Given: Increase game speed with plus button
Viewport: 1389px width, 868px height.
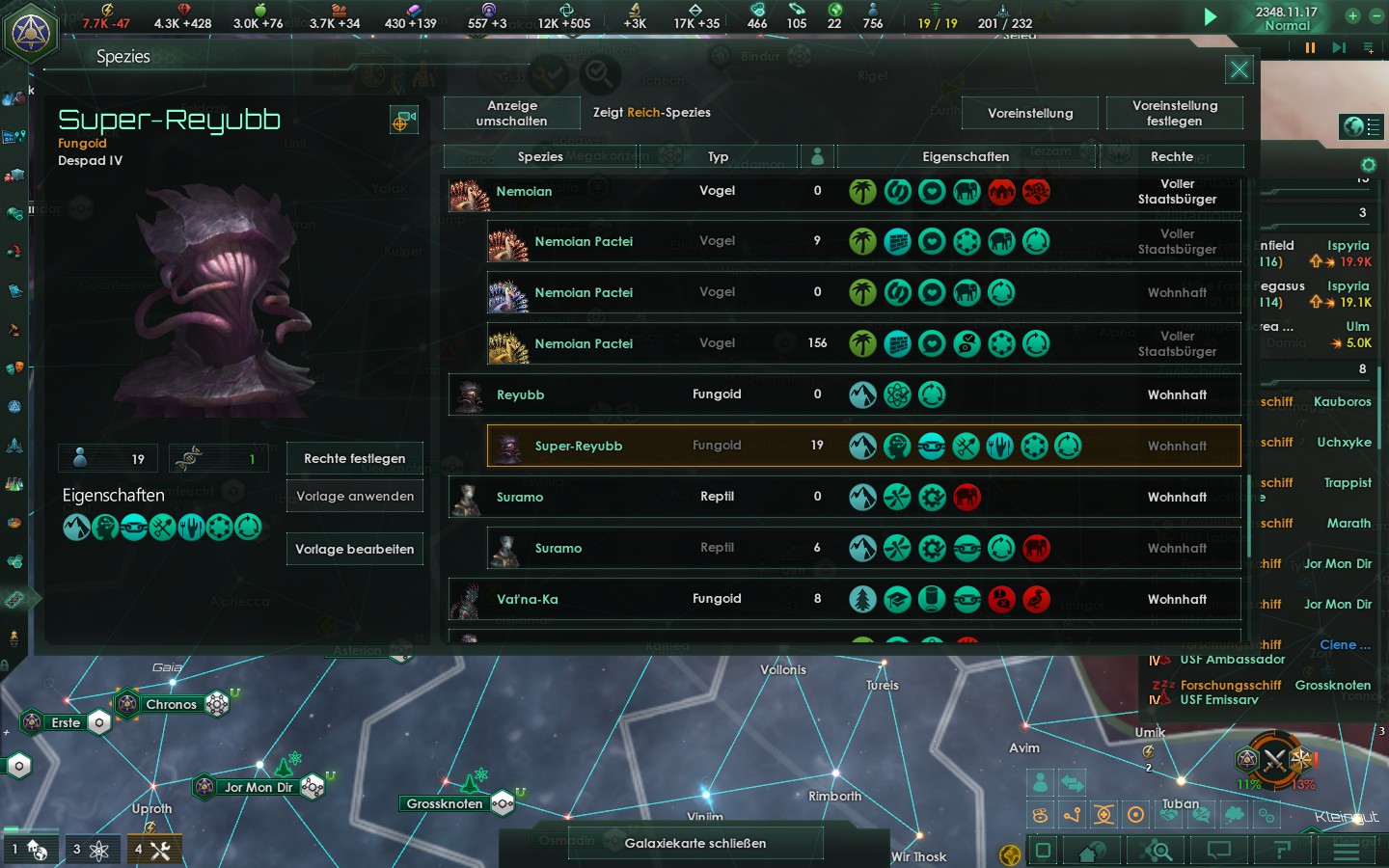Looking at the screenshot, I should 1352,15.
